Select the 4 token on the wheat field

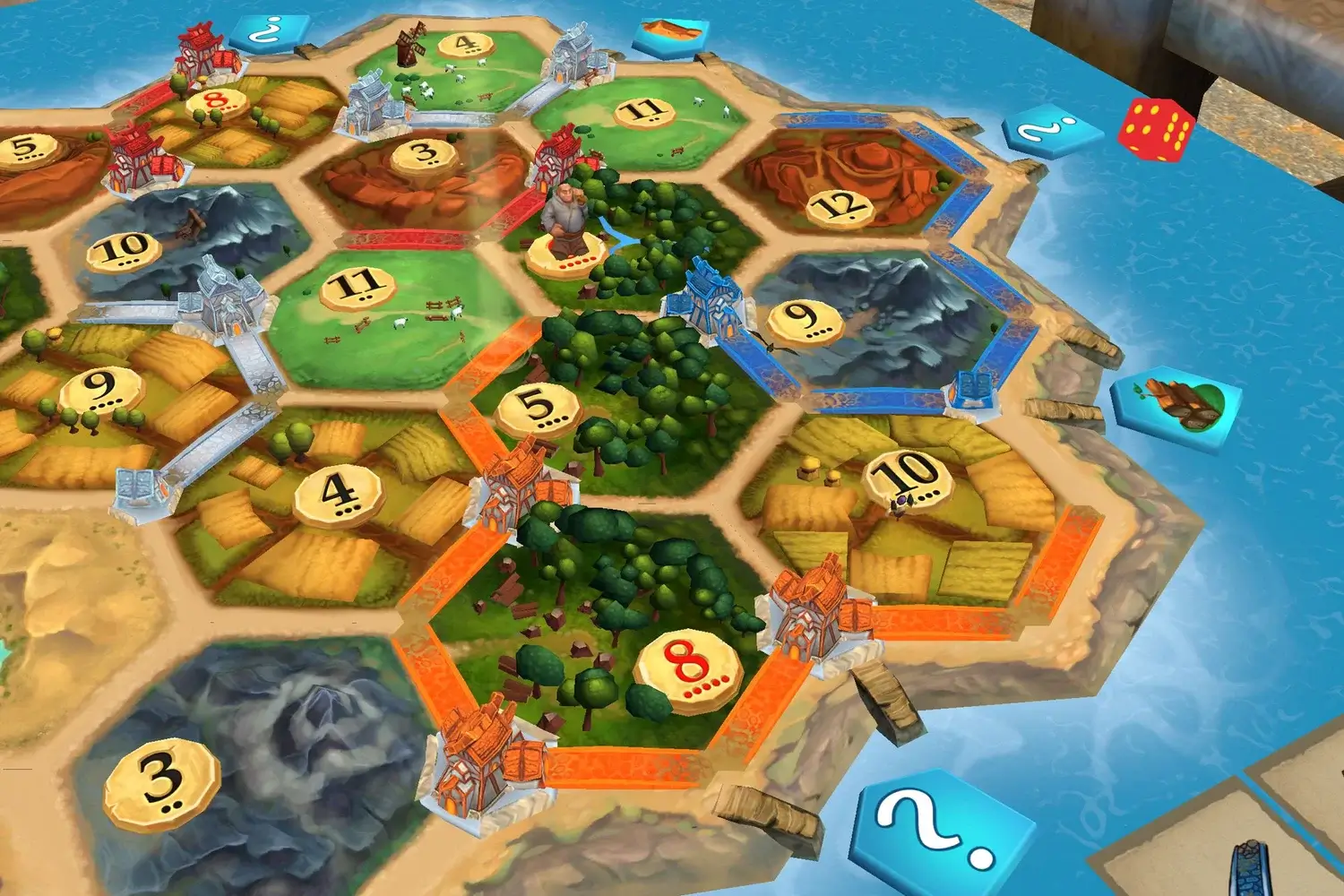click(x=338, y=493)
